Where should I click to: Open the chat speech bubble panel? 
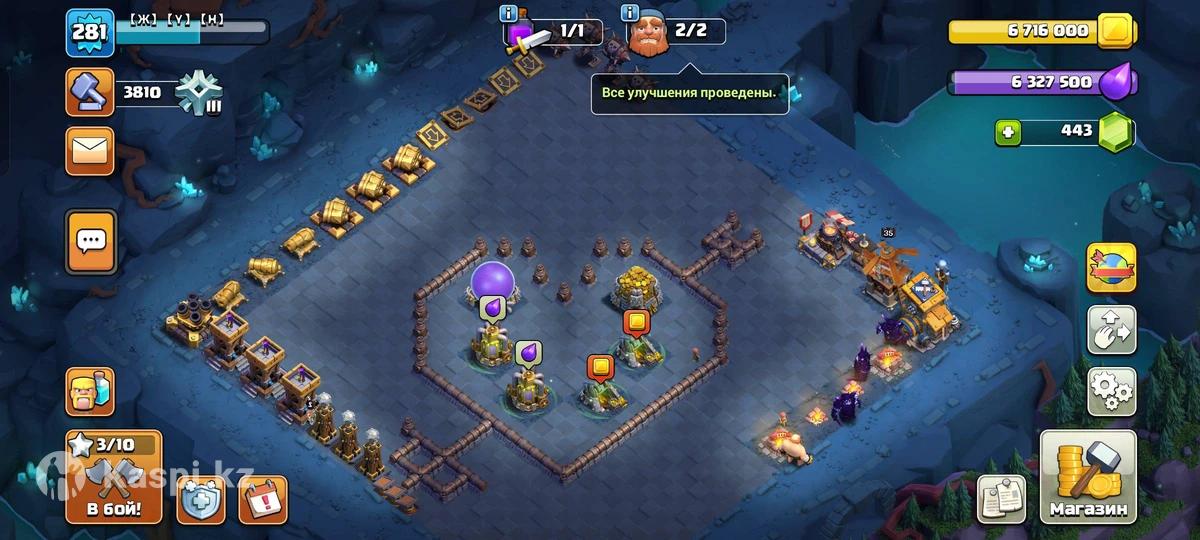click(x=90, y=241)
